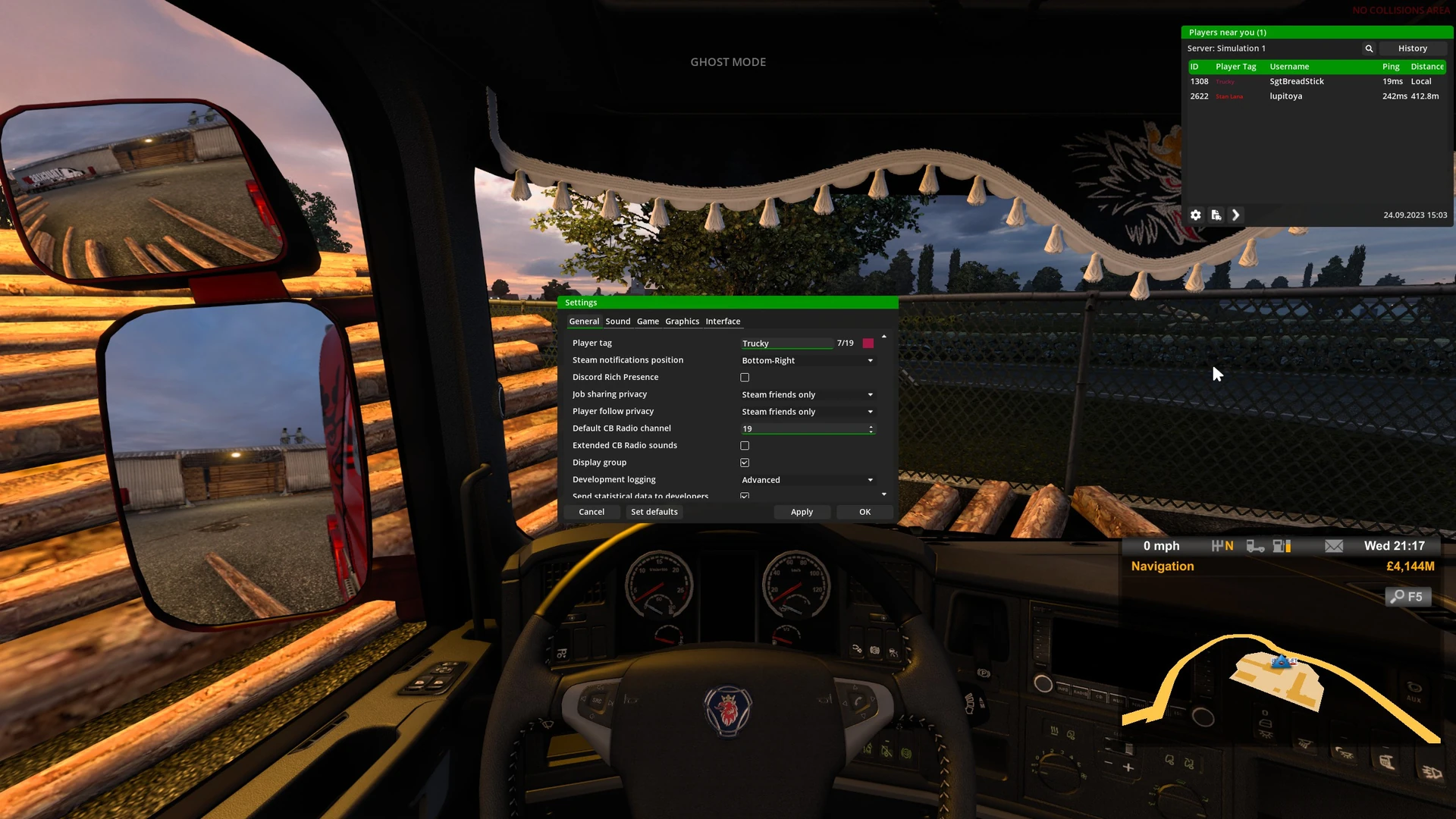Click the Set defaults button
The height and width of the screenshot is (819, 1456).
pos(654,512)
